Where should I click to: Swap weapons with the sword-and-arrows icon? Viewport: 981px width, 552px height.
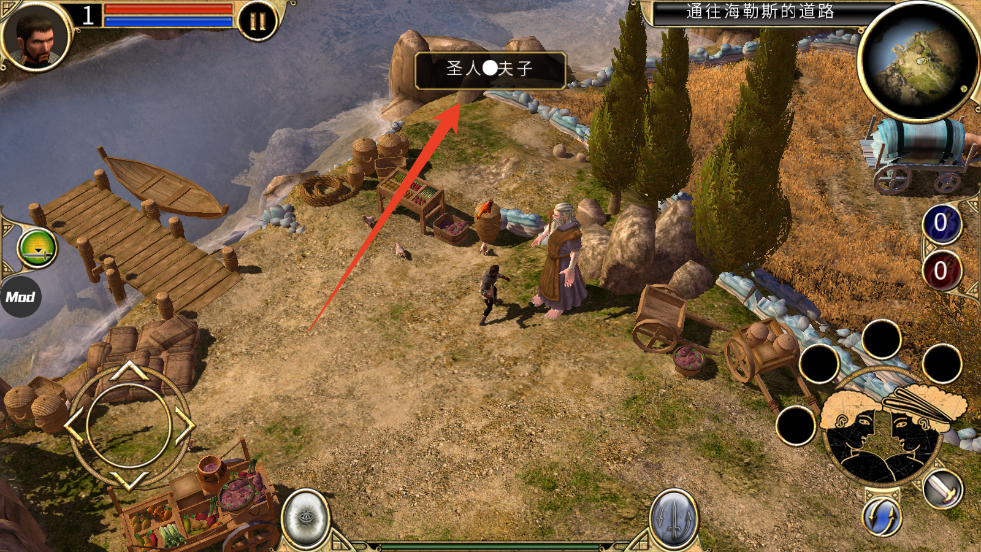coord(674,518)
